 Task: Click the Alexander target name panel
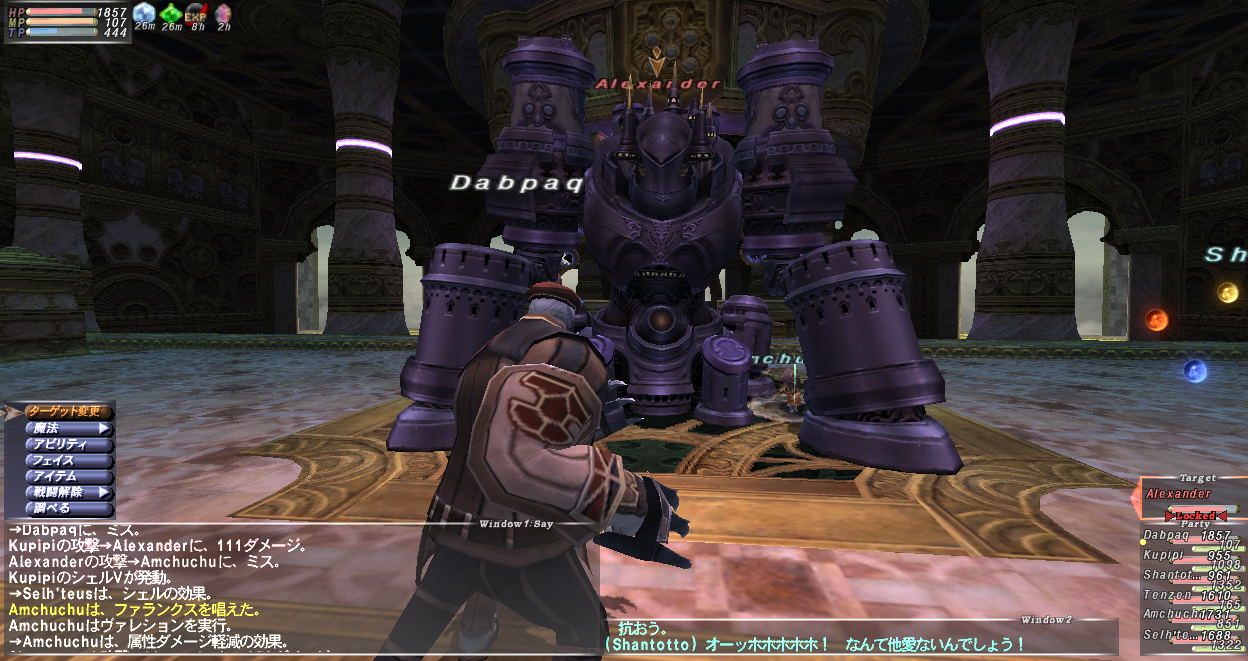click(x=1193, y=494)
